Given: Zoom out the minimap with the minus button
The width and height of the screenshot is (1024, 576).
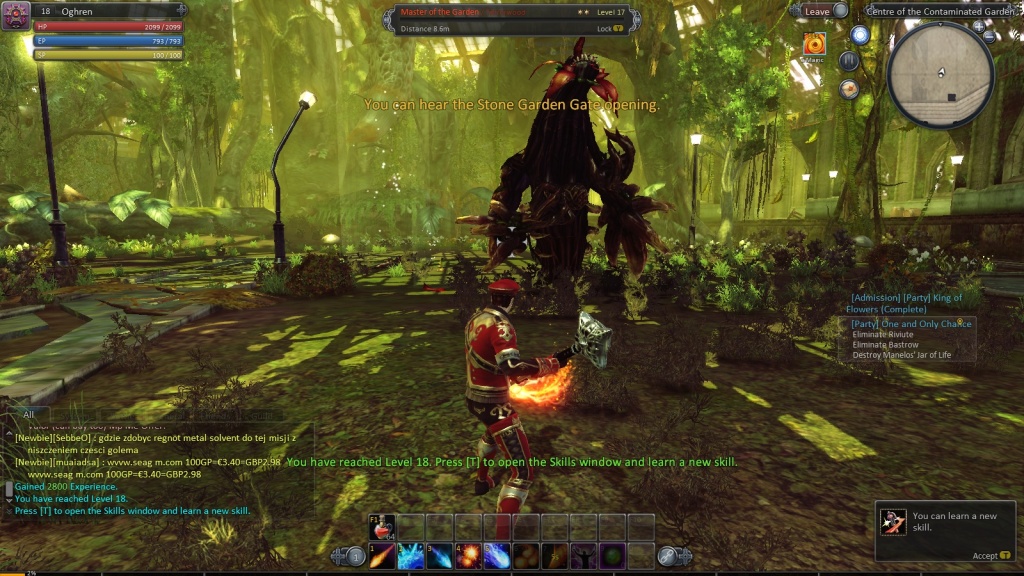Looking at the screenshot, I should click(989, 37).
